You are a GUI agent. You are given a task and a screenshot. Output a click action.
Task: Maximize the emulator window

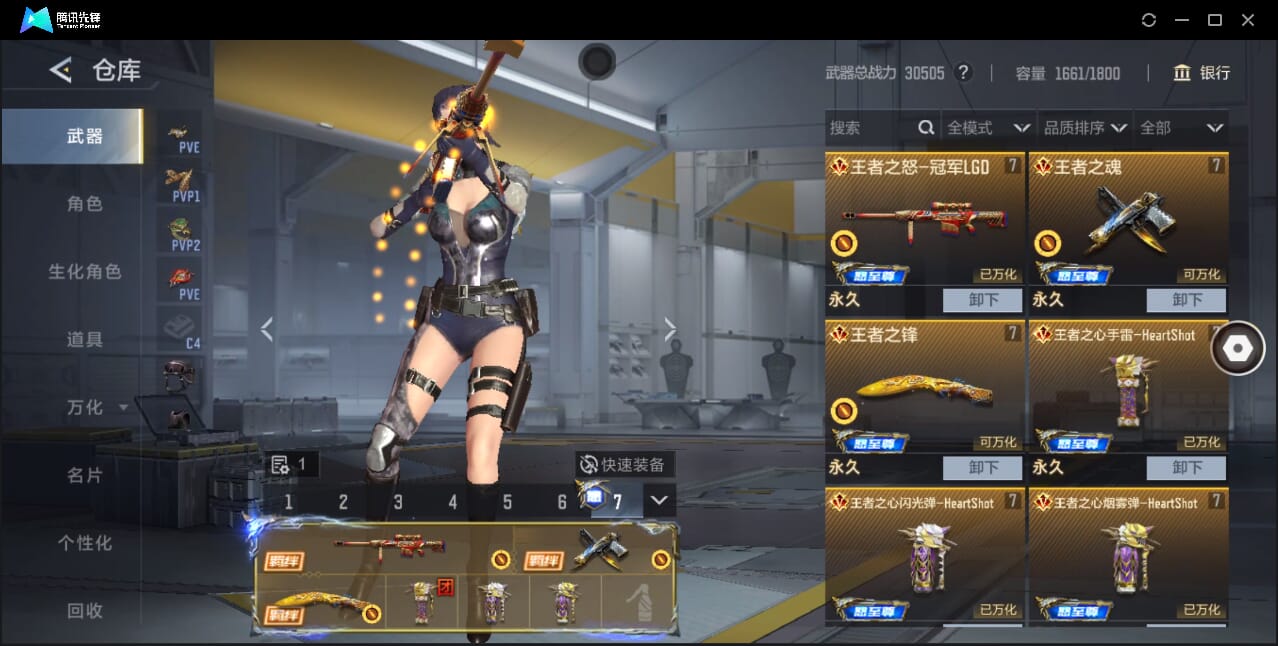[1215, 20]
